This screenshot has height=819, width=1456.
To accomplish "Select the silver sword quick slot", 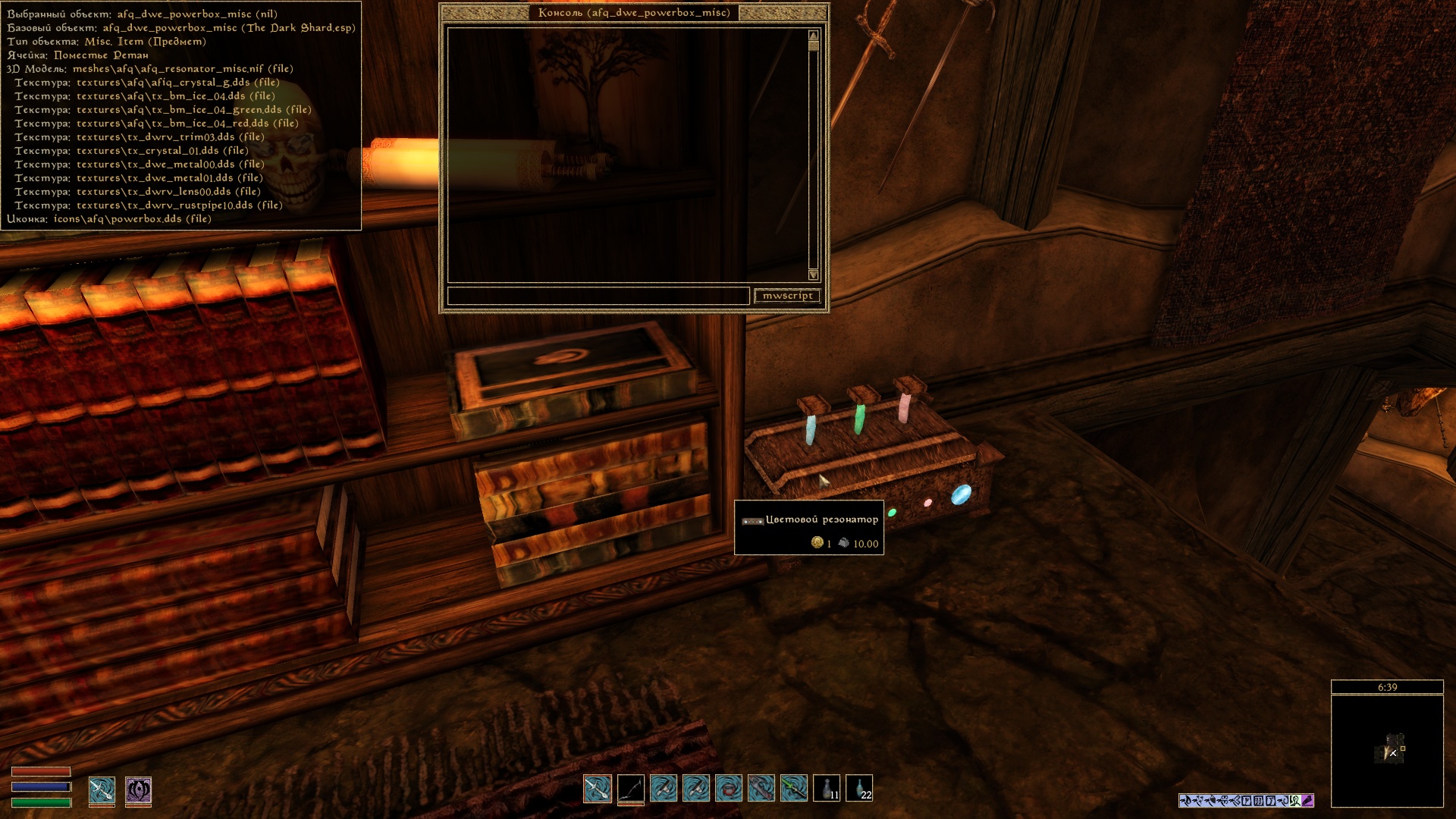I will (598, 789).
